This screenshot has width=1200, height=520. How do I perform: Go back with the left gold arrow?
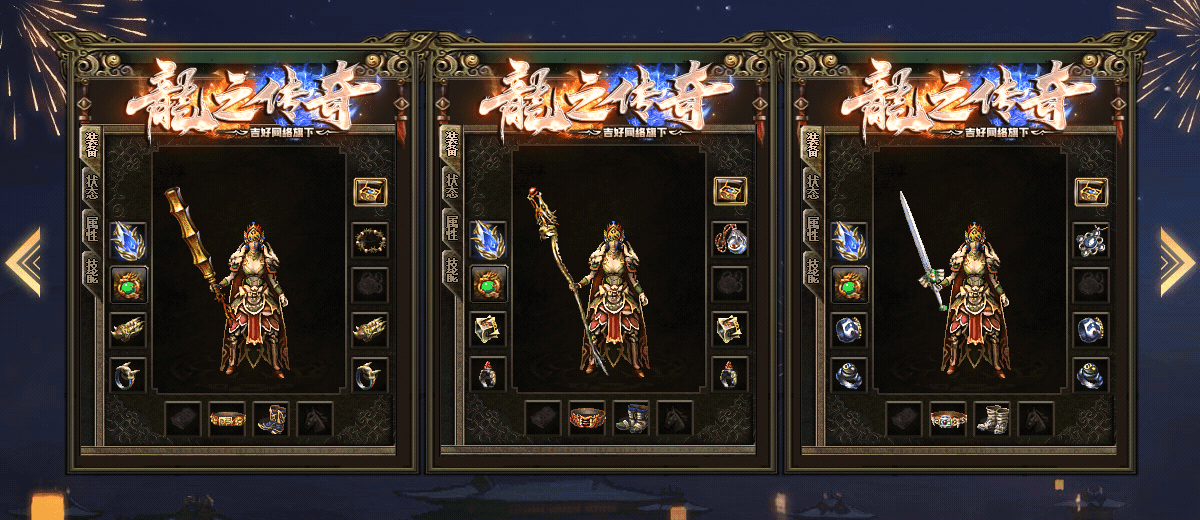[23, 262]
